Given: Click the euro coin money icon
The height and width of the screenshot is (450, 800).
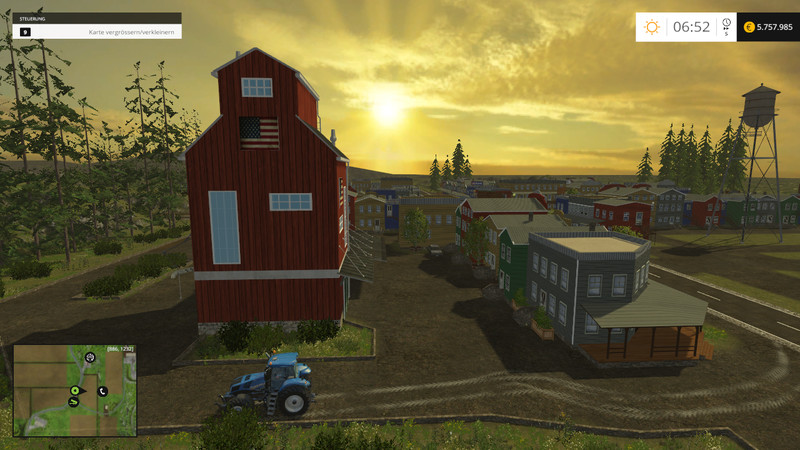Looking at the screenshot, I should (749, 27).
